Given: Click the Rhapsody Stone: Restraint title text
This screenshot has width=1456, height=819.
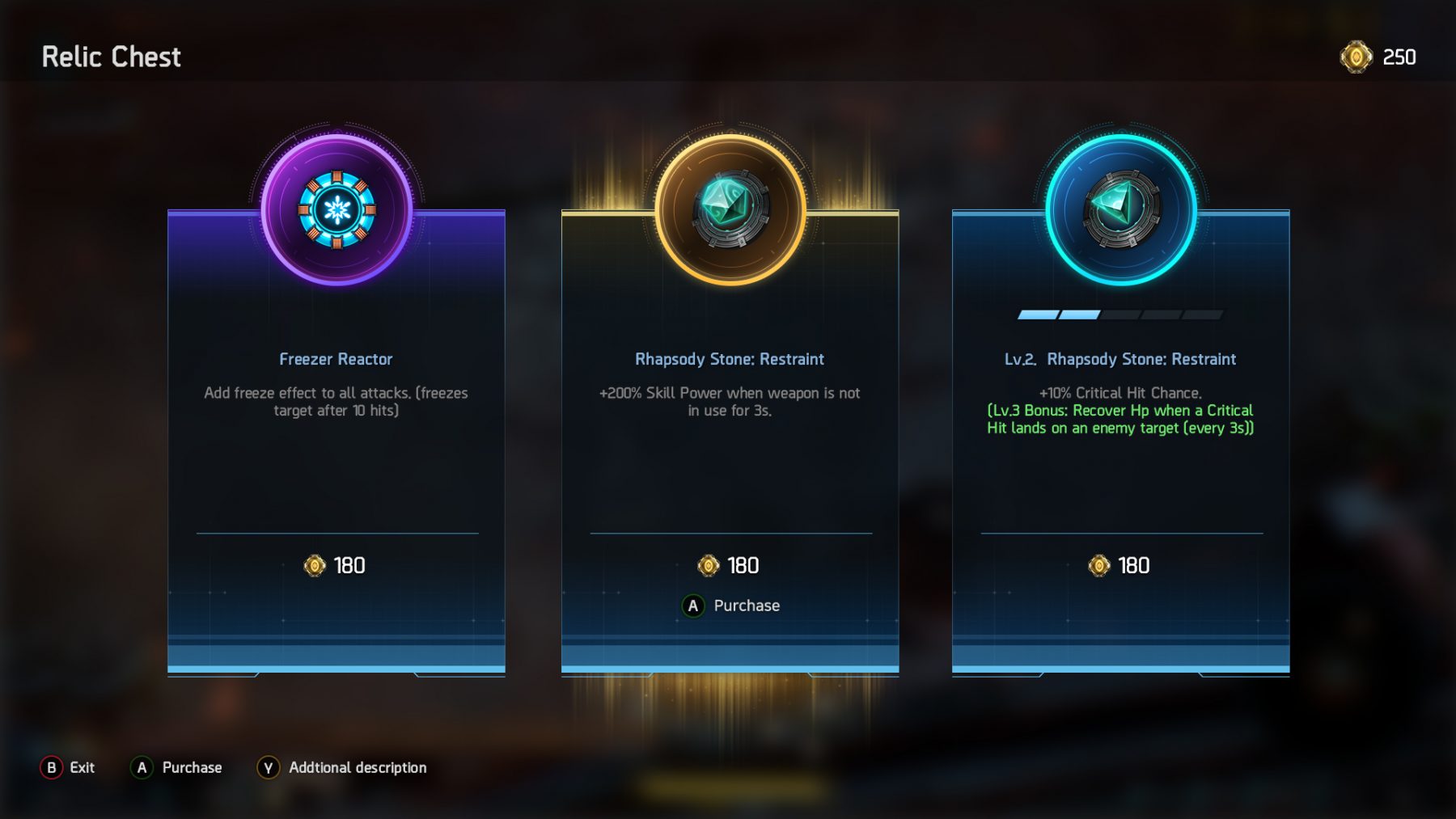Looking at the screenshot, I should click(x=730, y=359).
